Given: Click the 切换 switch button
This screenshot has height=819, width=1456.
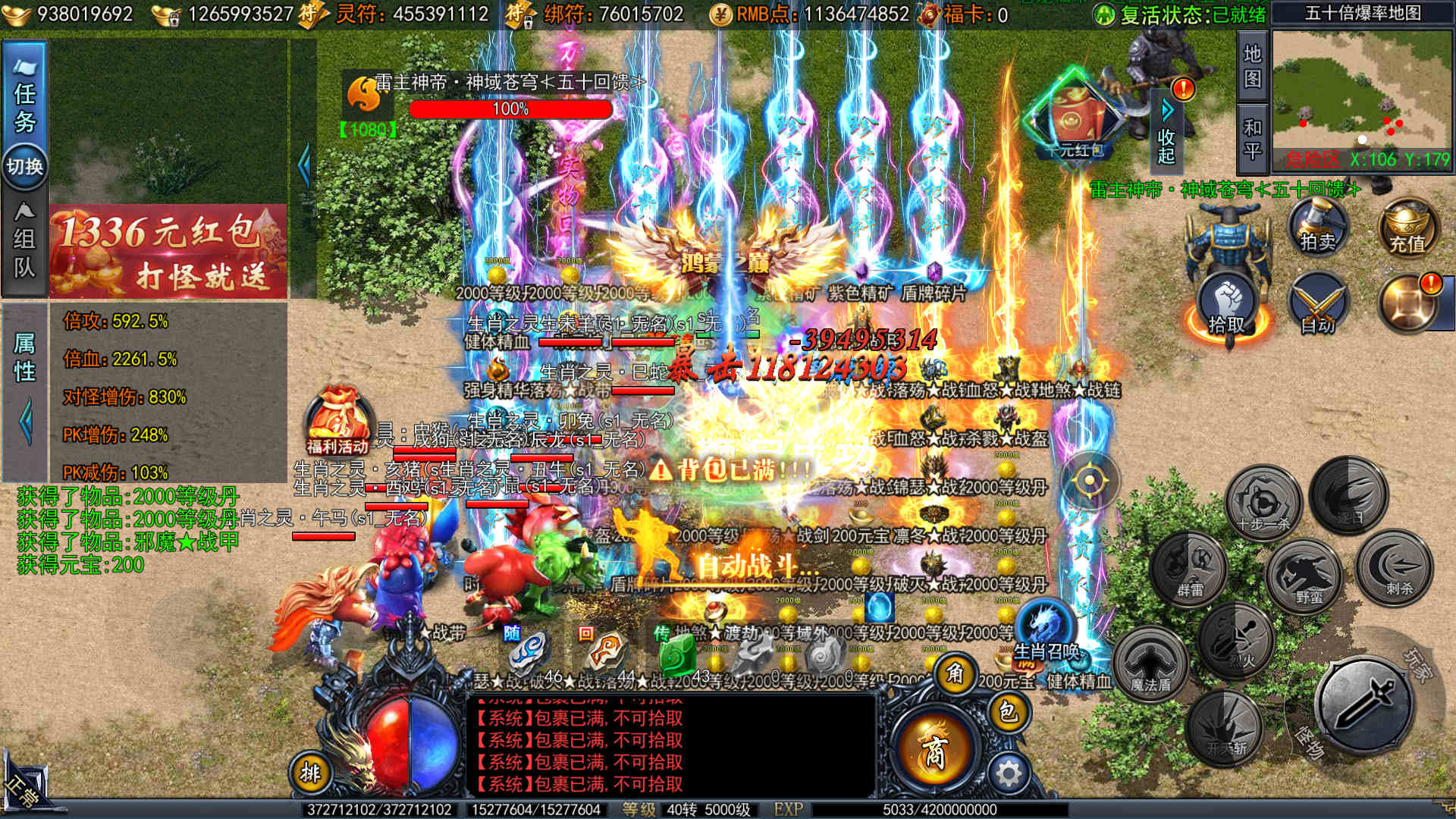Looking at the screenshot, I should click(25, 166).
